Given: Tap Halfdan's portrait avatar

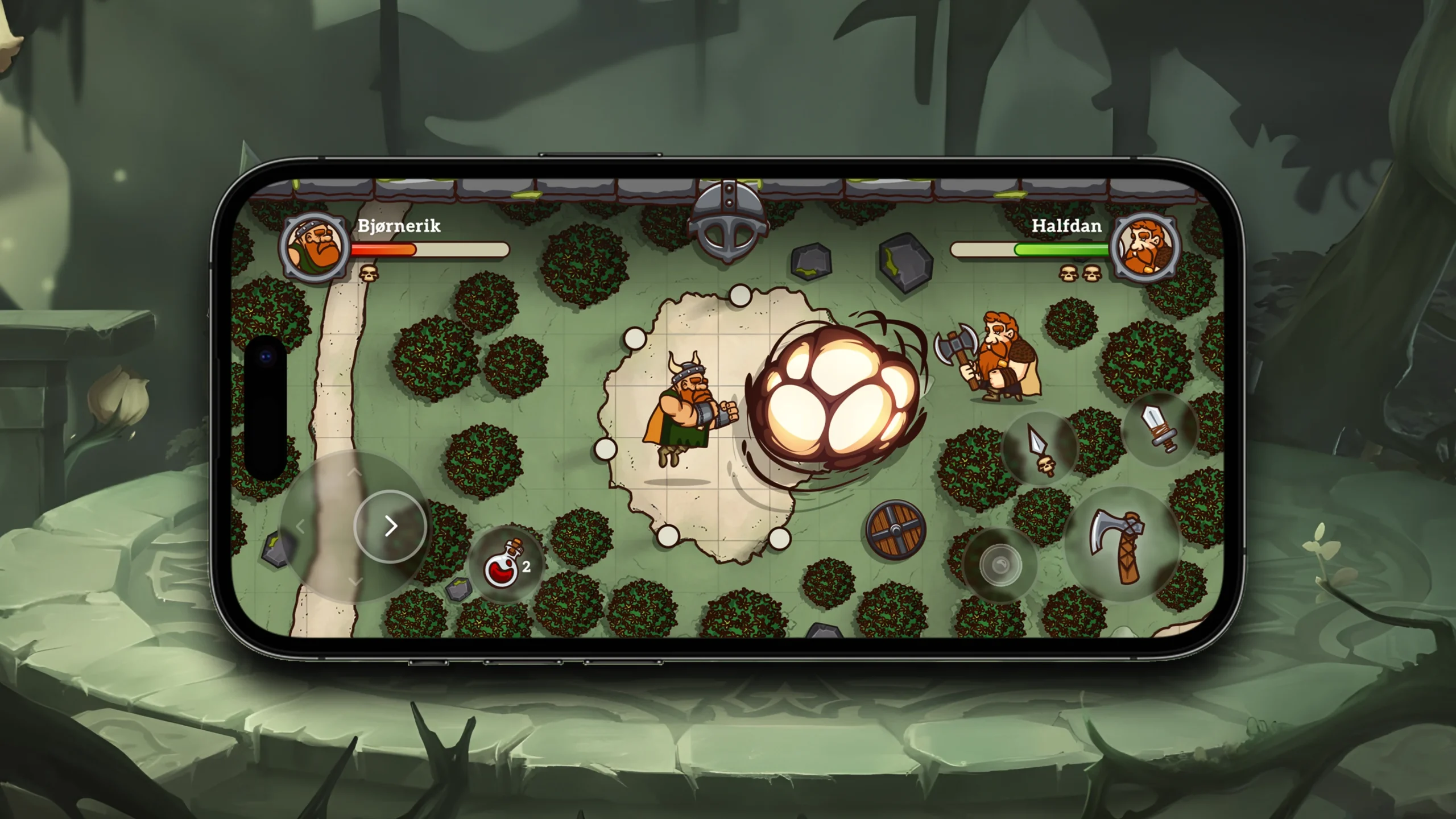Looking at the screenshot, I should (x=1145, y=248).
